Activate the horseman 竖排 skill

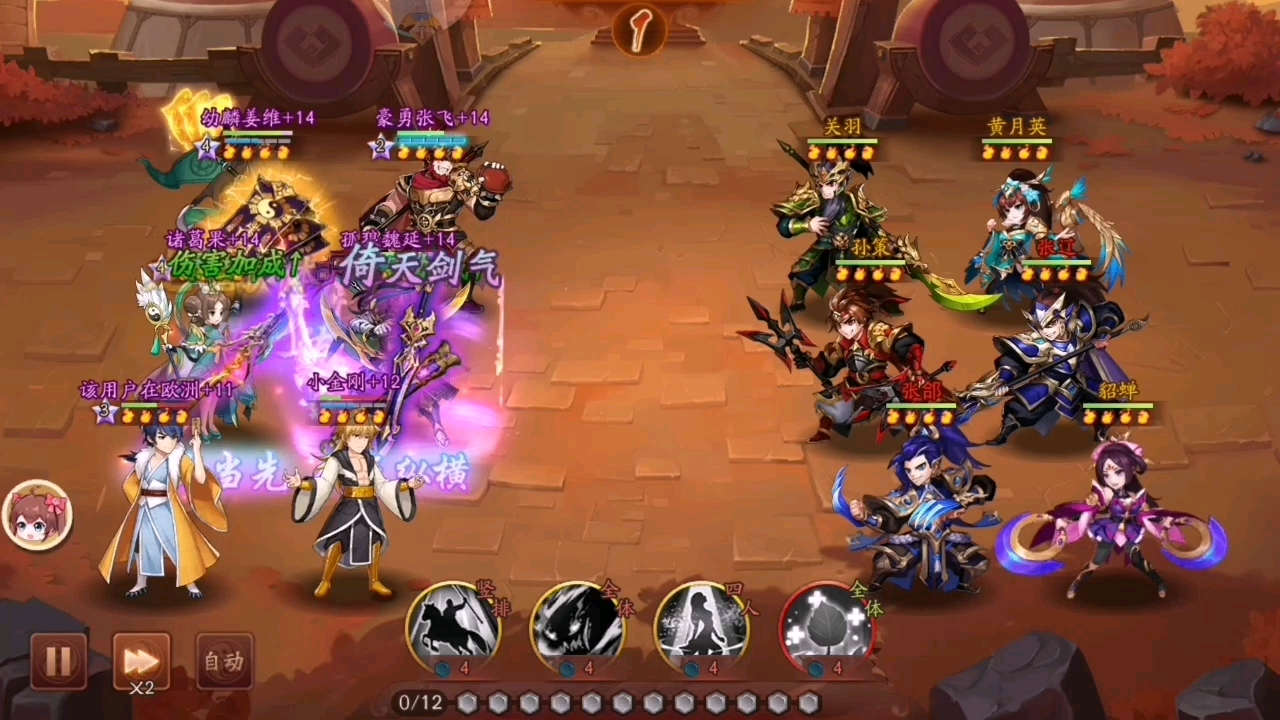click(x=453, y=626)
